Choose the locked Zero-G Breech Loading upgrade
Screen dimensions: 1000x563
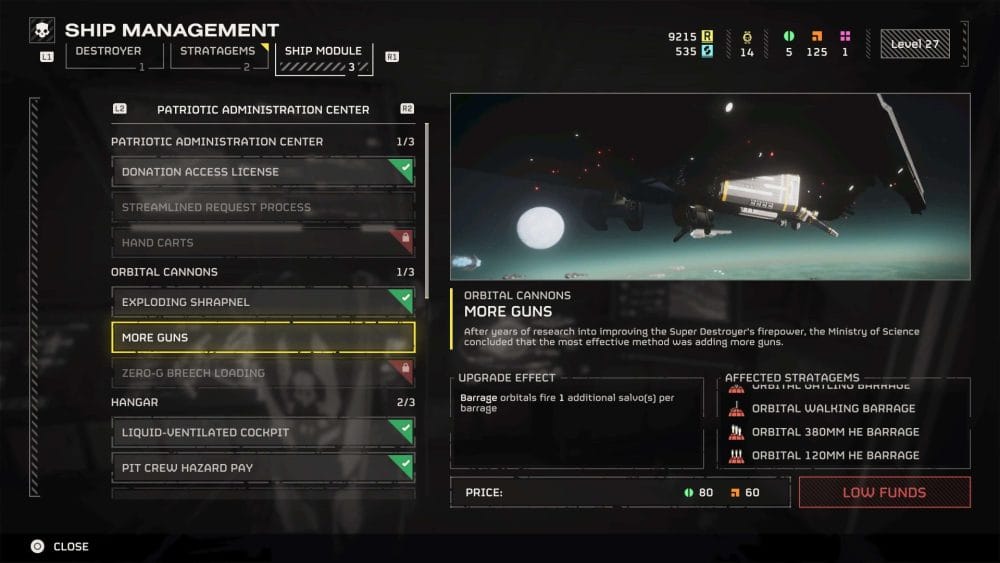point(262,373)
